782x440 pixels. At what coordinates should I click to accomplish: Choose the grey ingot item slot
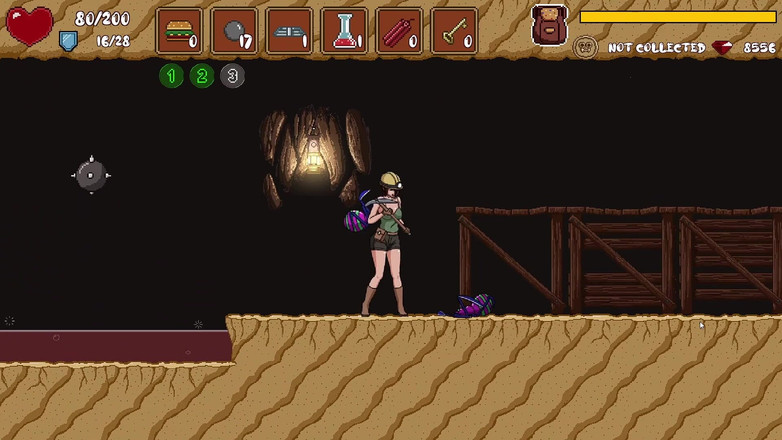point(290,31)
